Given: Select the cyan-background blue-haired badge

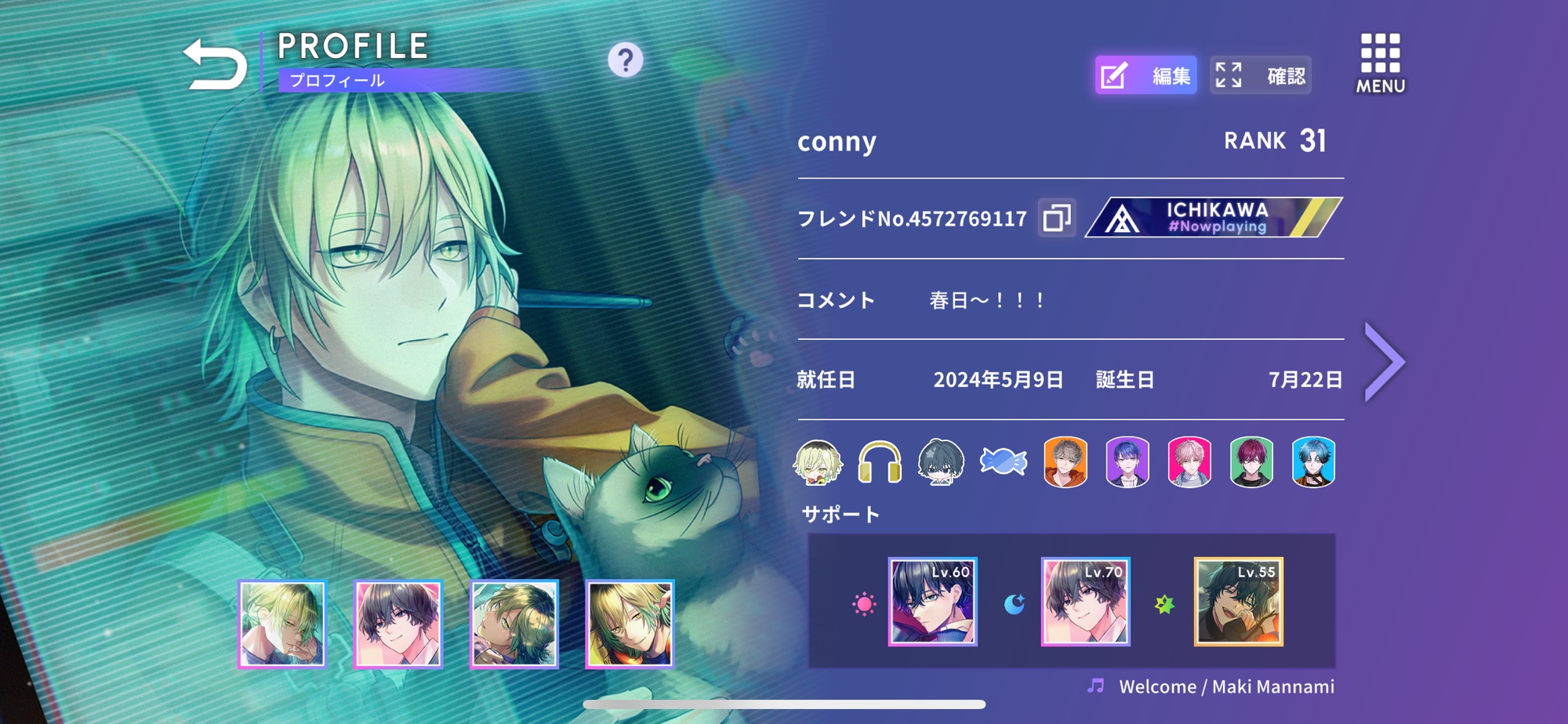Looking at the screenshot, I should click(x=1313, y=462).
